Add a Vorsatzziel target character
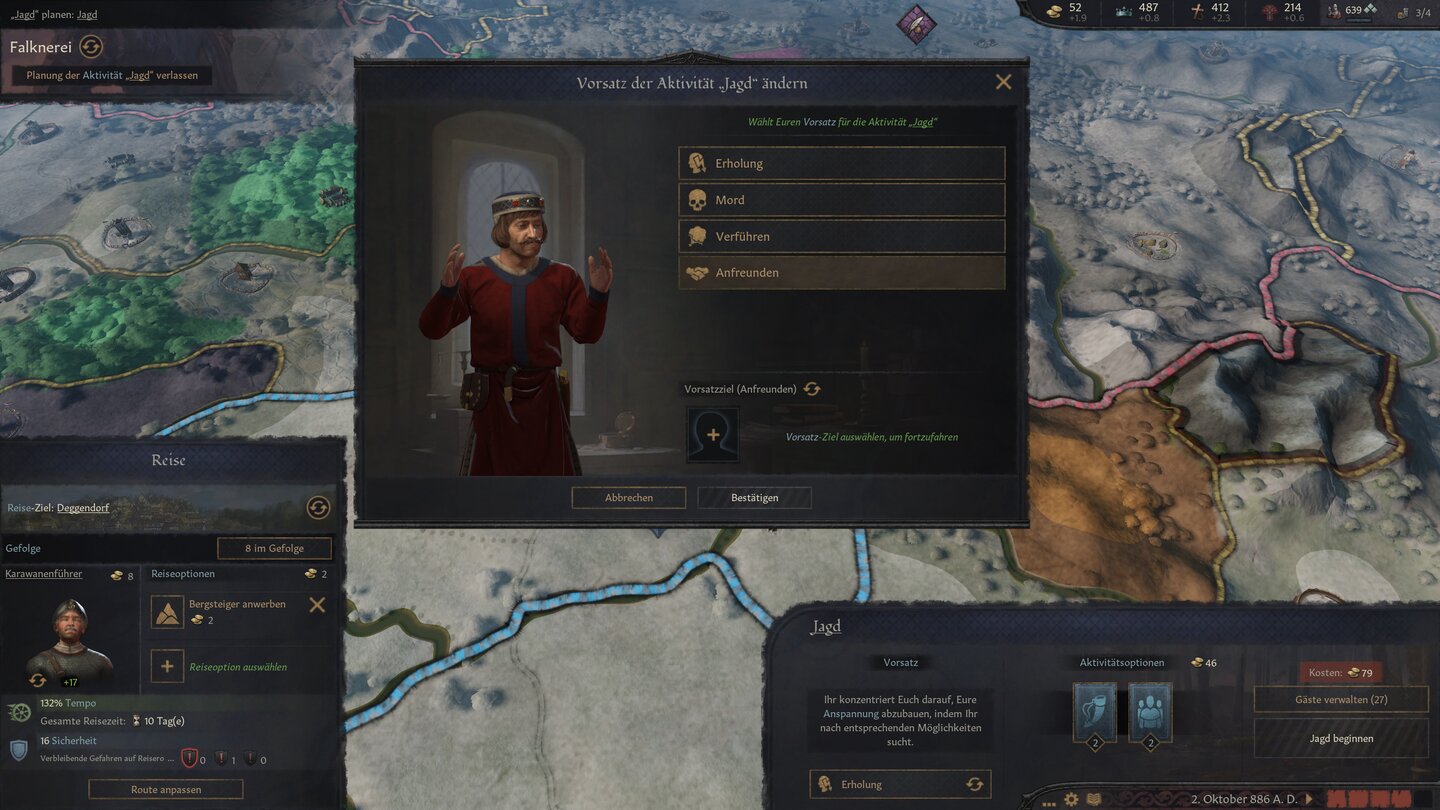This screenshot has height=810, width=1440. [x=713, y=435]
